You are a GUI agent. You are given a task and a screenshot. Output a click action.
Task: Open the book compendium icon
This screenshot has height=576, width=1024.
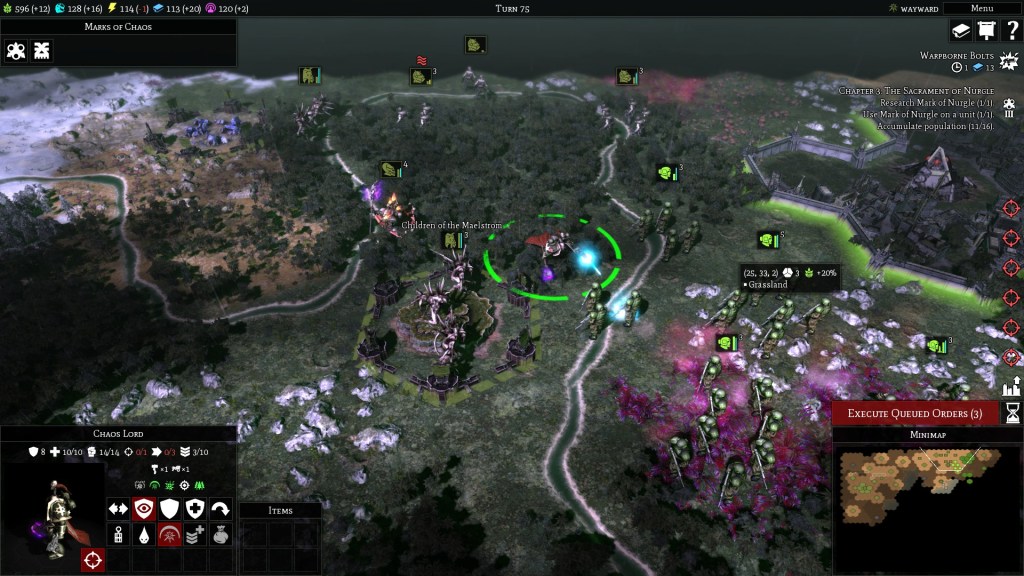click(961, 31)
